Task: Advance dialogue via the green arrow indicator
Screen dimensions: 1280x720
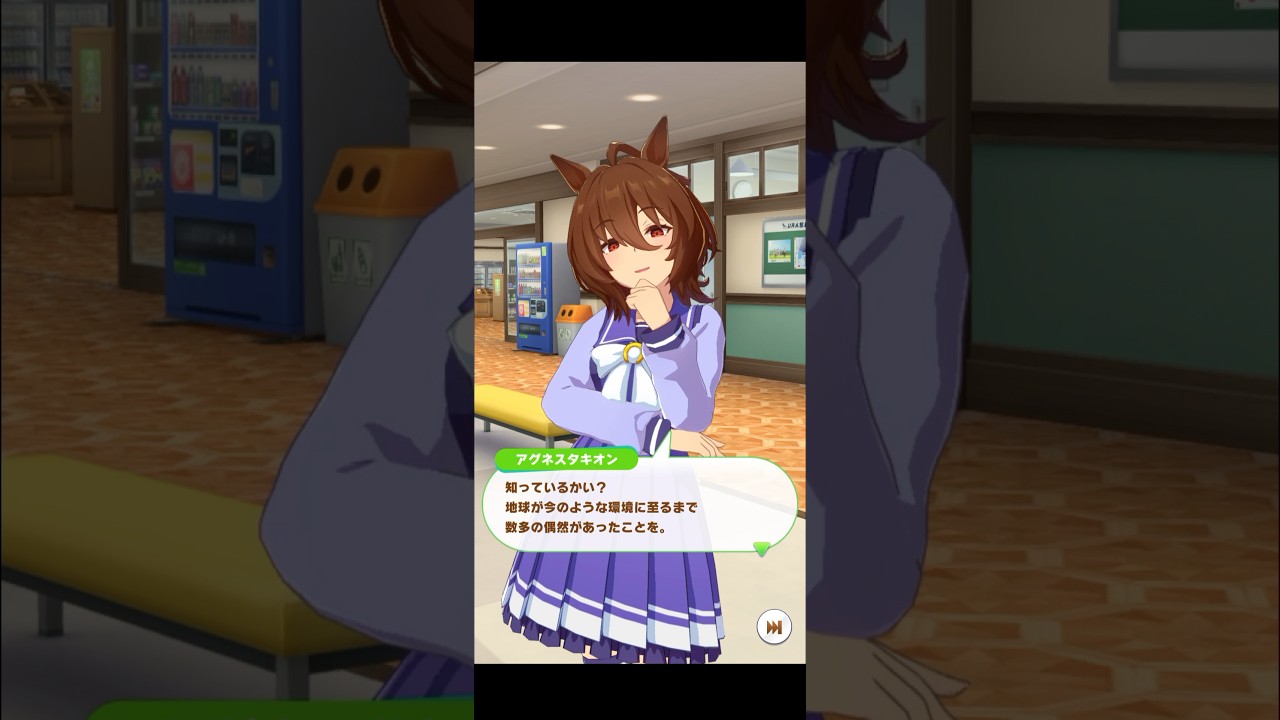Action: (762, 548)
